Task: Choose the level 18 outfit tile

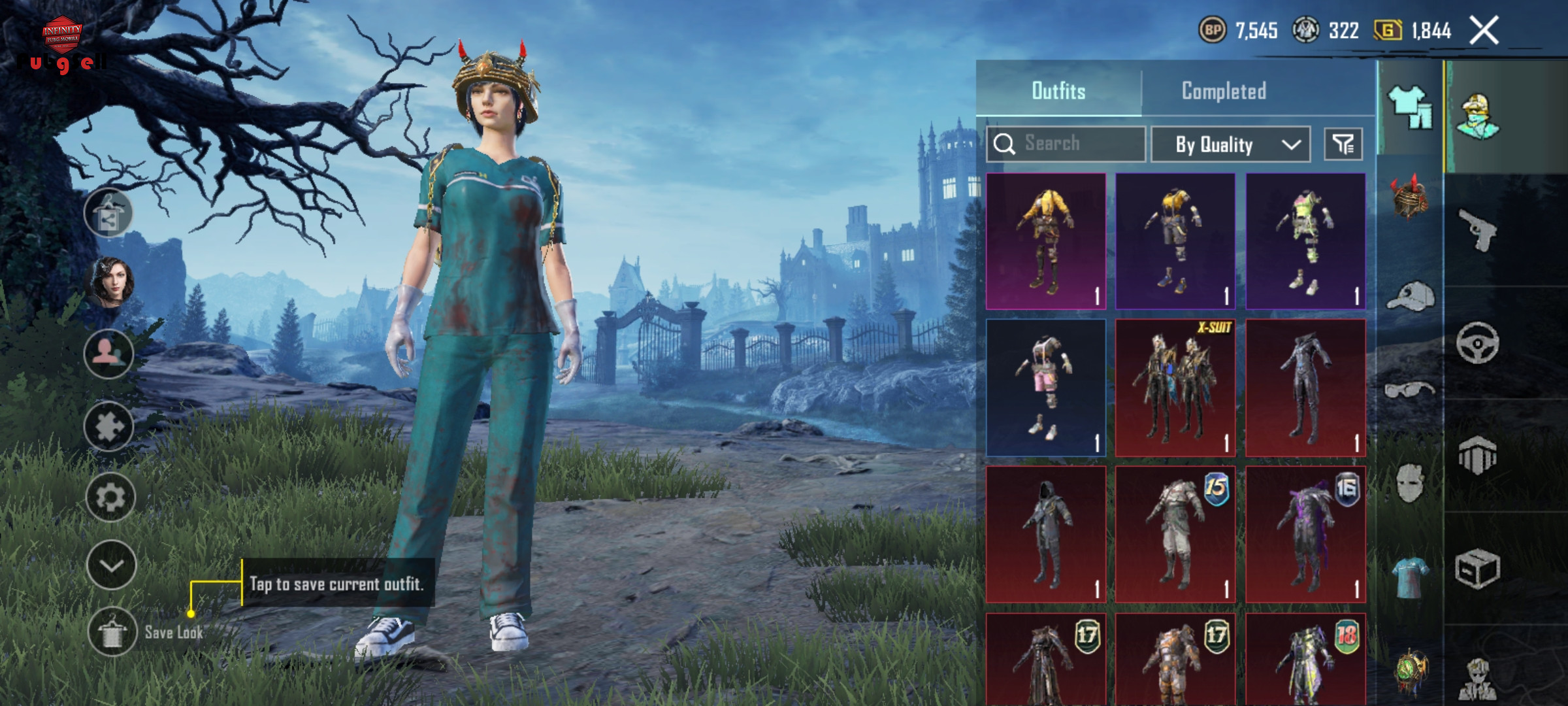Action: [x=1305, y=659]
